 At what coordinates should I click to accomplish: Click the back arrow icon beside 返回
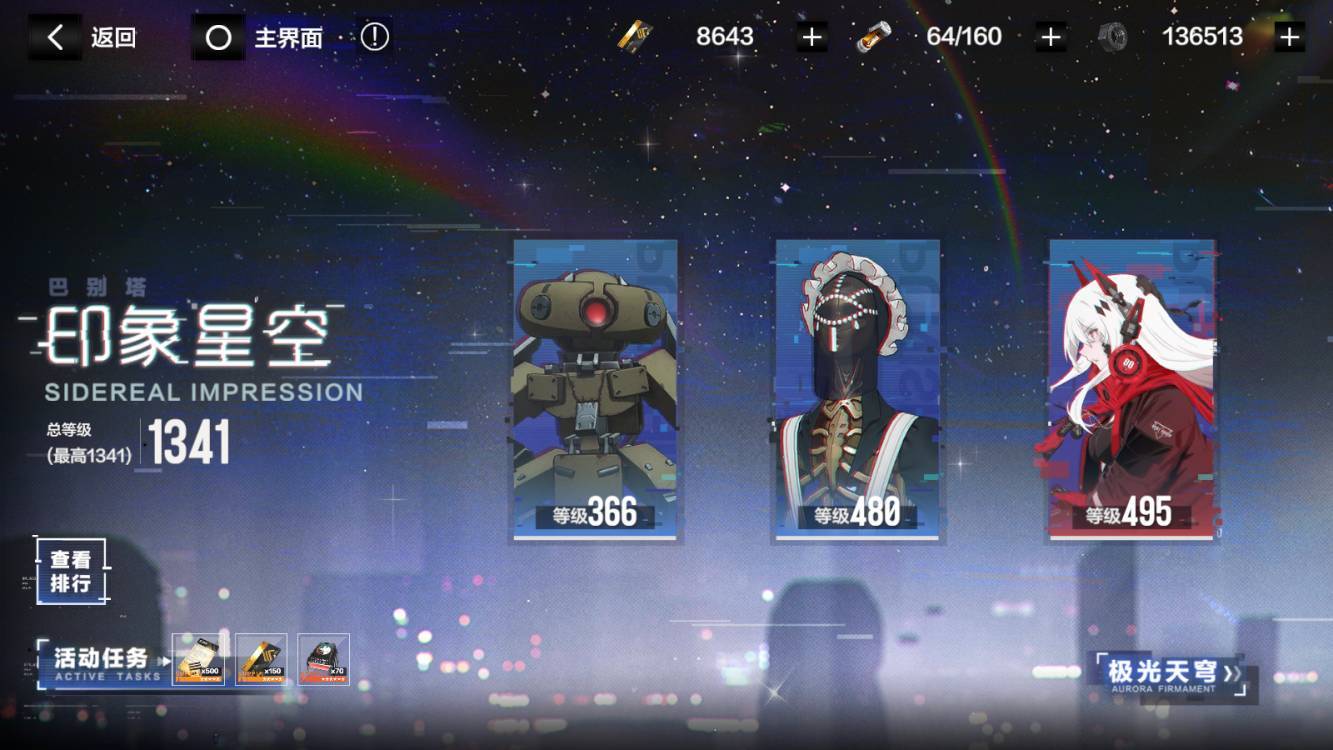tap(55, 35)
